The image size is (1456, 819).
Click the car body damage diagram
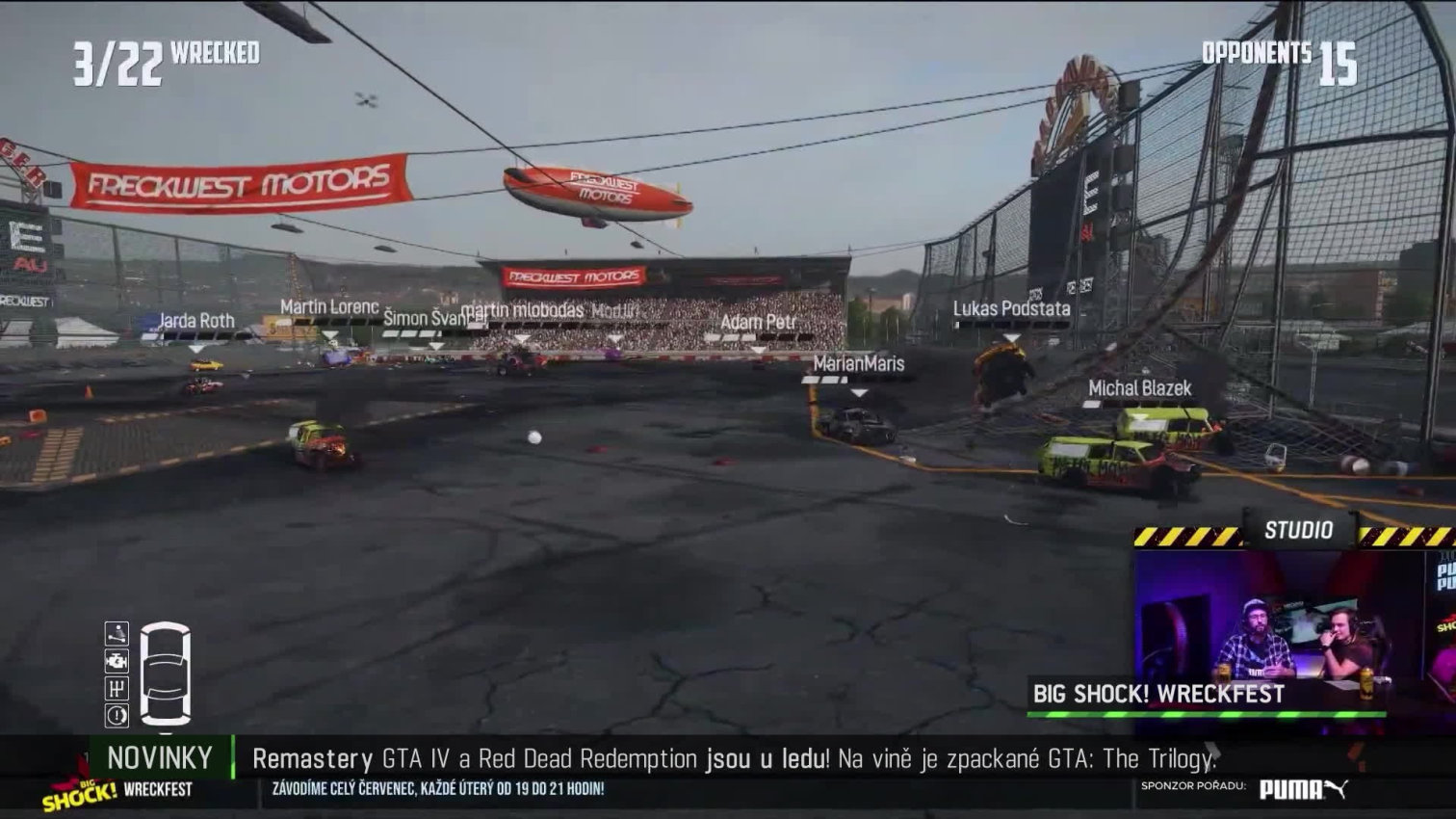pyautogui.click(x=165, y=673)
